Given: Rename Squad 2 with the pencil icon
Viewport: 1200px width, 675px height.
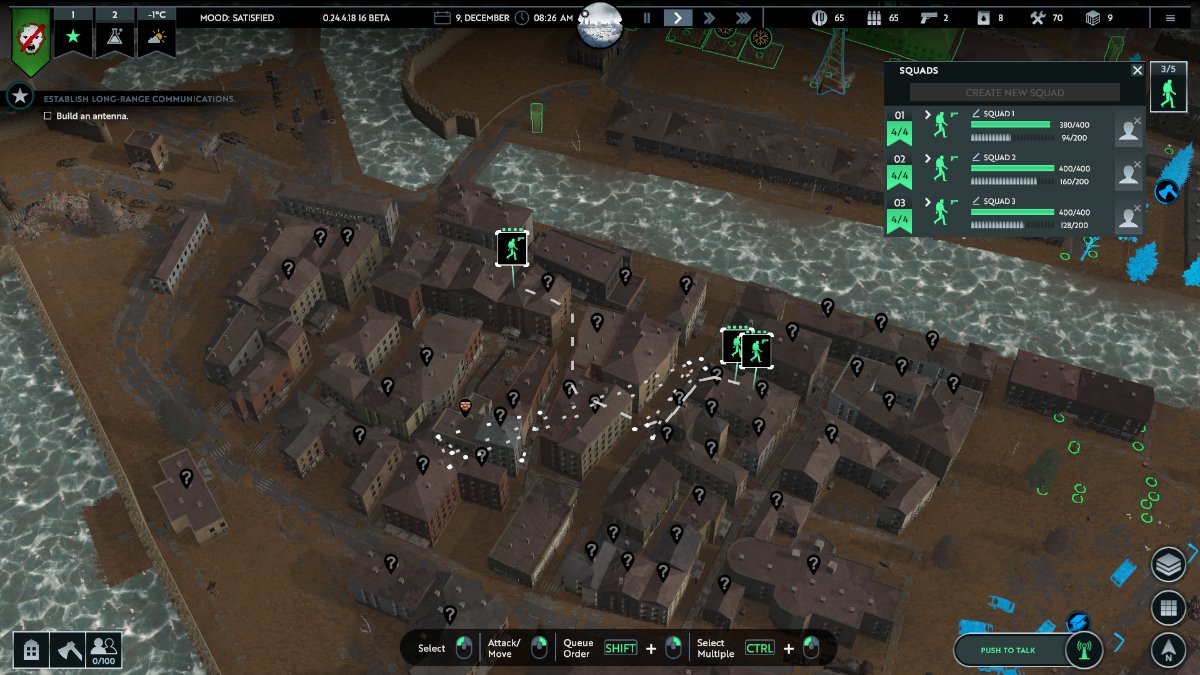Looking at the screenshot, I should [x=977, y=157].
